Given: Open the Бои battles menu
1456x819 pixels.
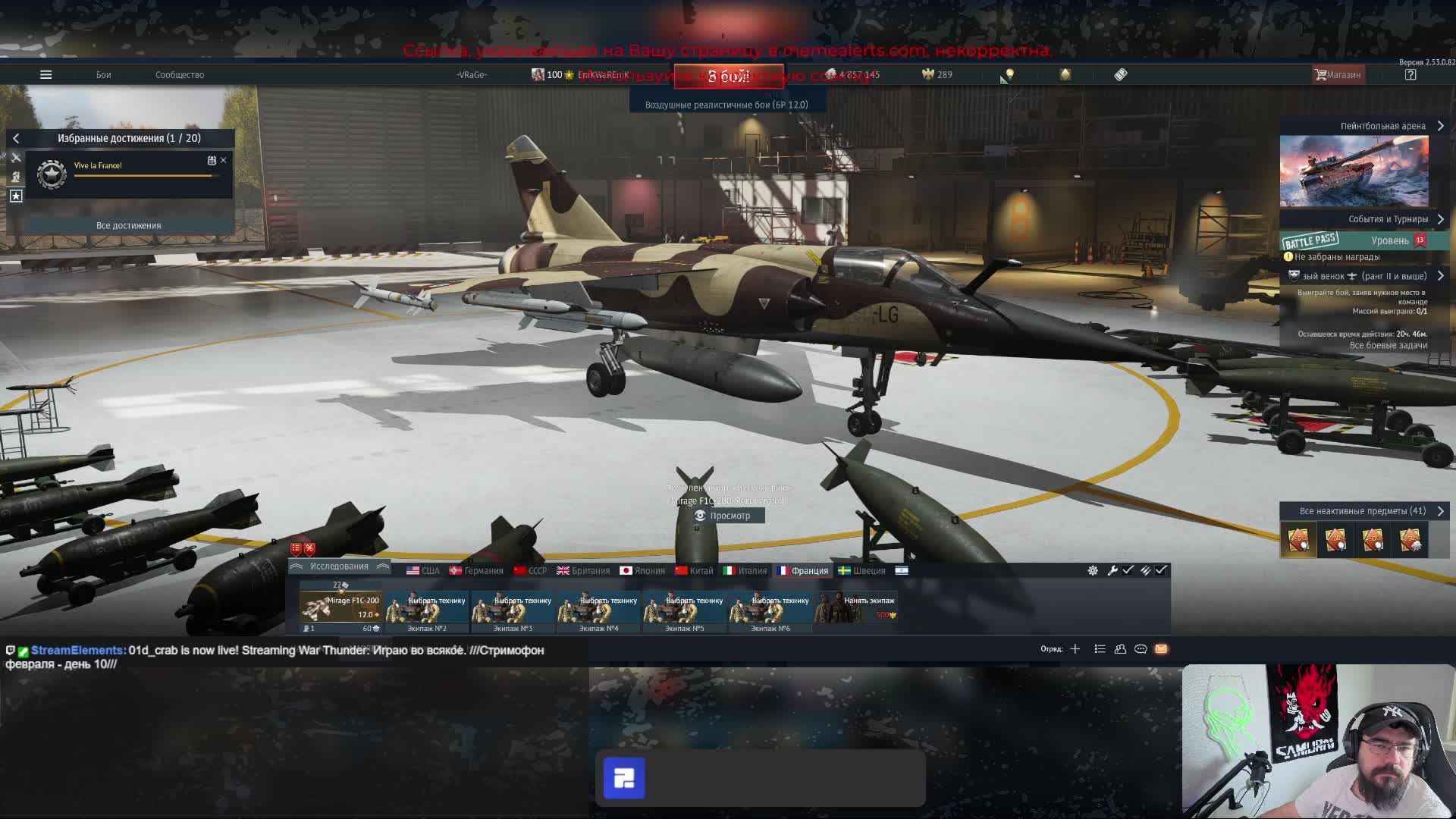Looking at the screenshot, I should 104,74.
